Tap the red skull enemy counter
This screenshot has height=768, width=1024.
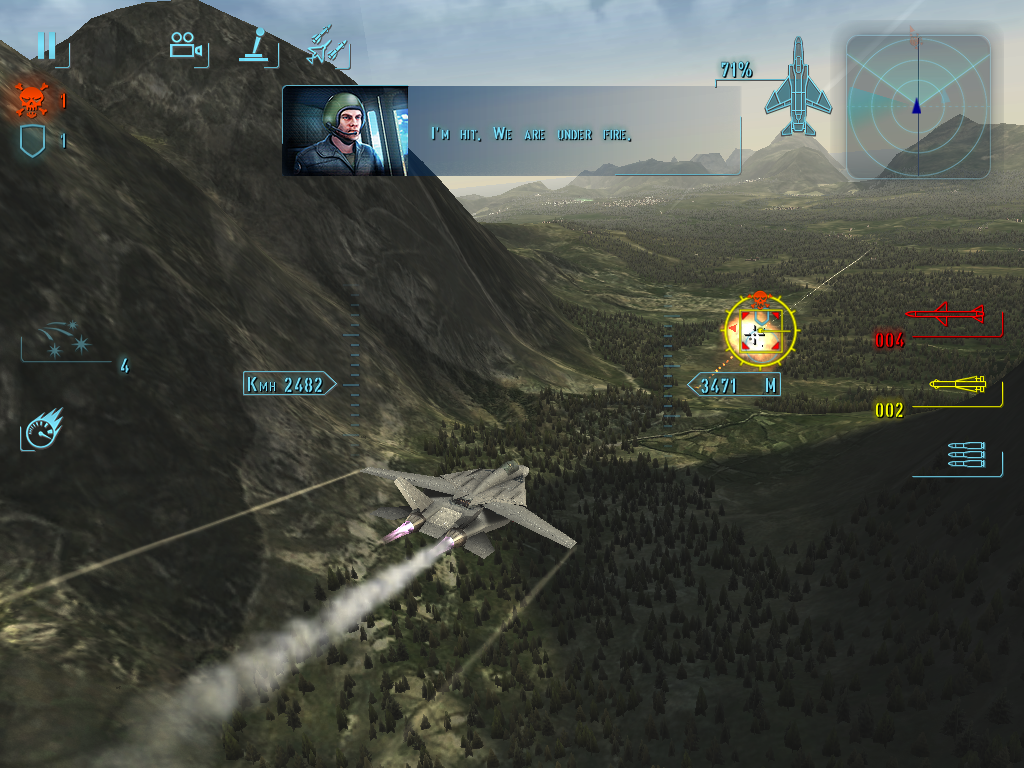tap(32, 100)
